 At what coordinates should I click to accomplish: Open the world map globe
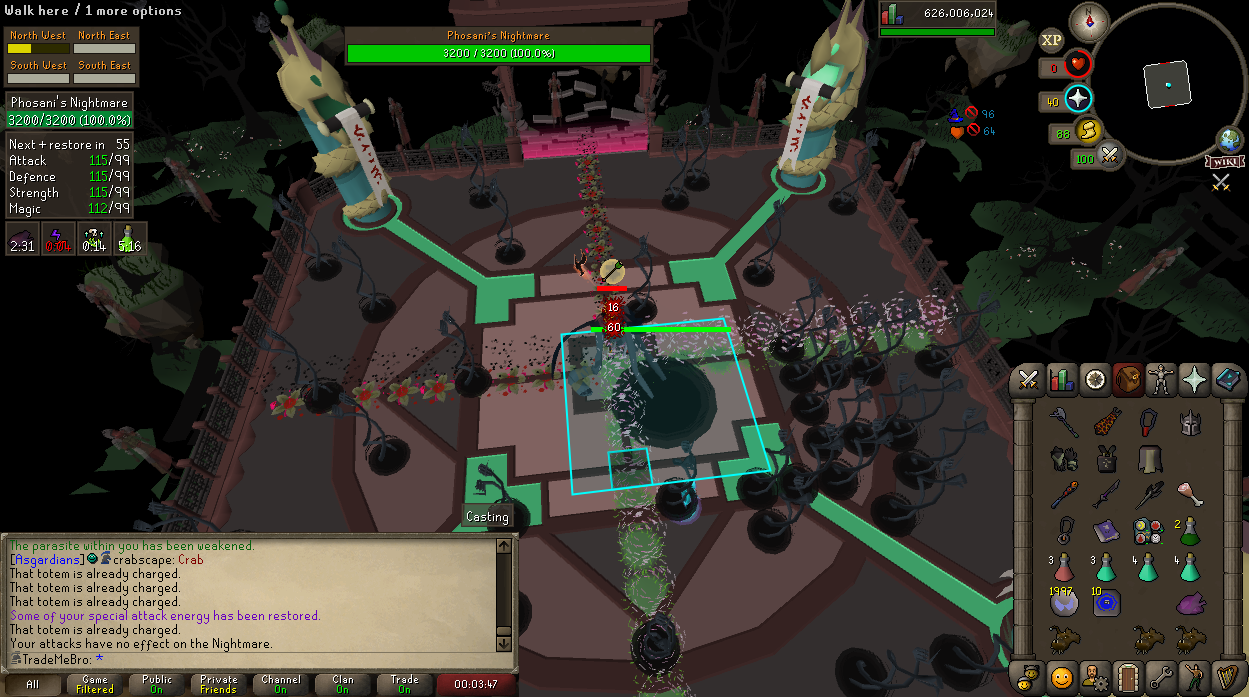pos(1229,140)
